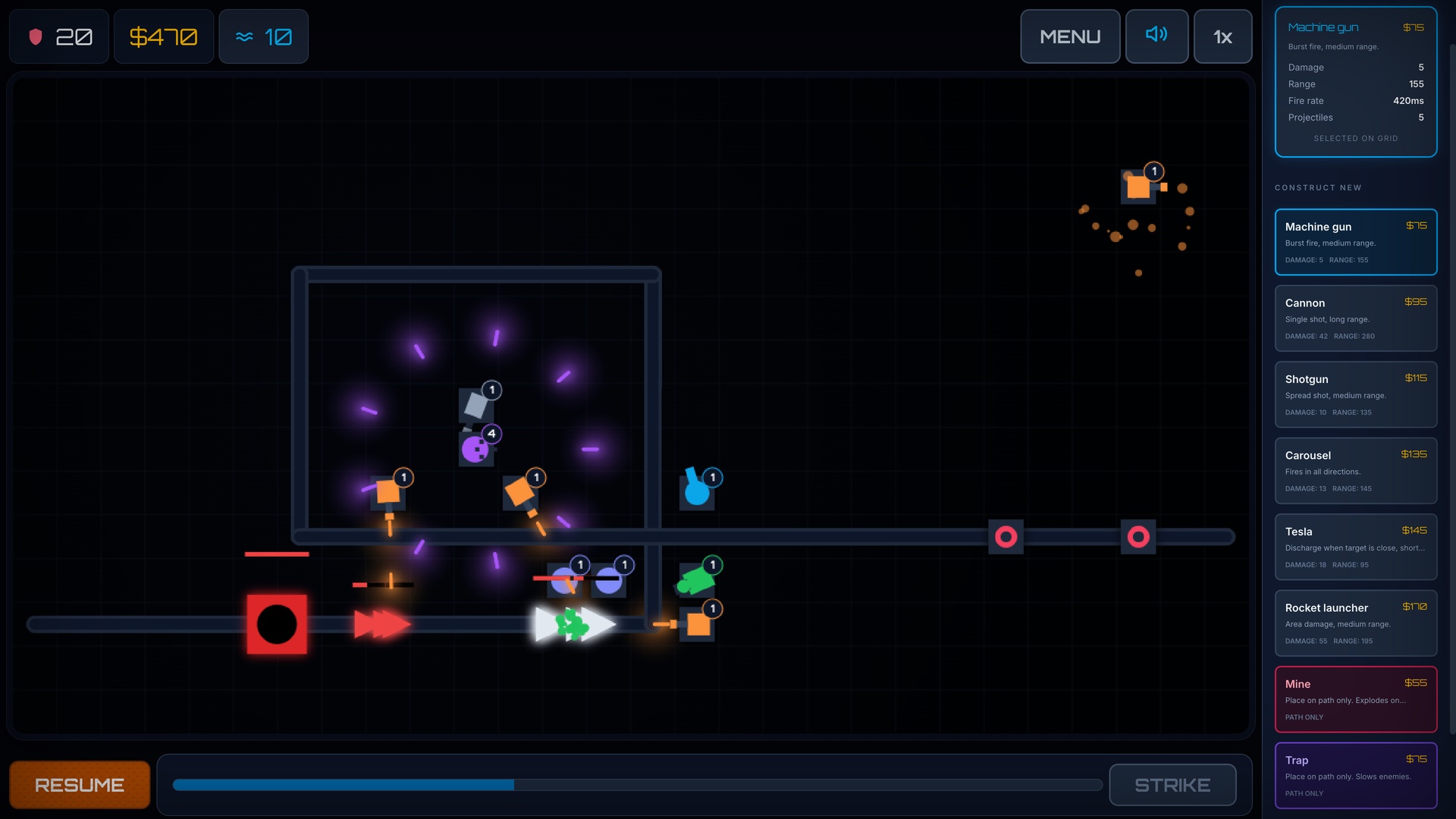Toggle the Mine path-only construct card
The height and width of the screenshot is (819, 1456).
click(1356, 698)
